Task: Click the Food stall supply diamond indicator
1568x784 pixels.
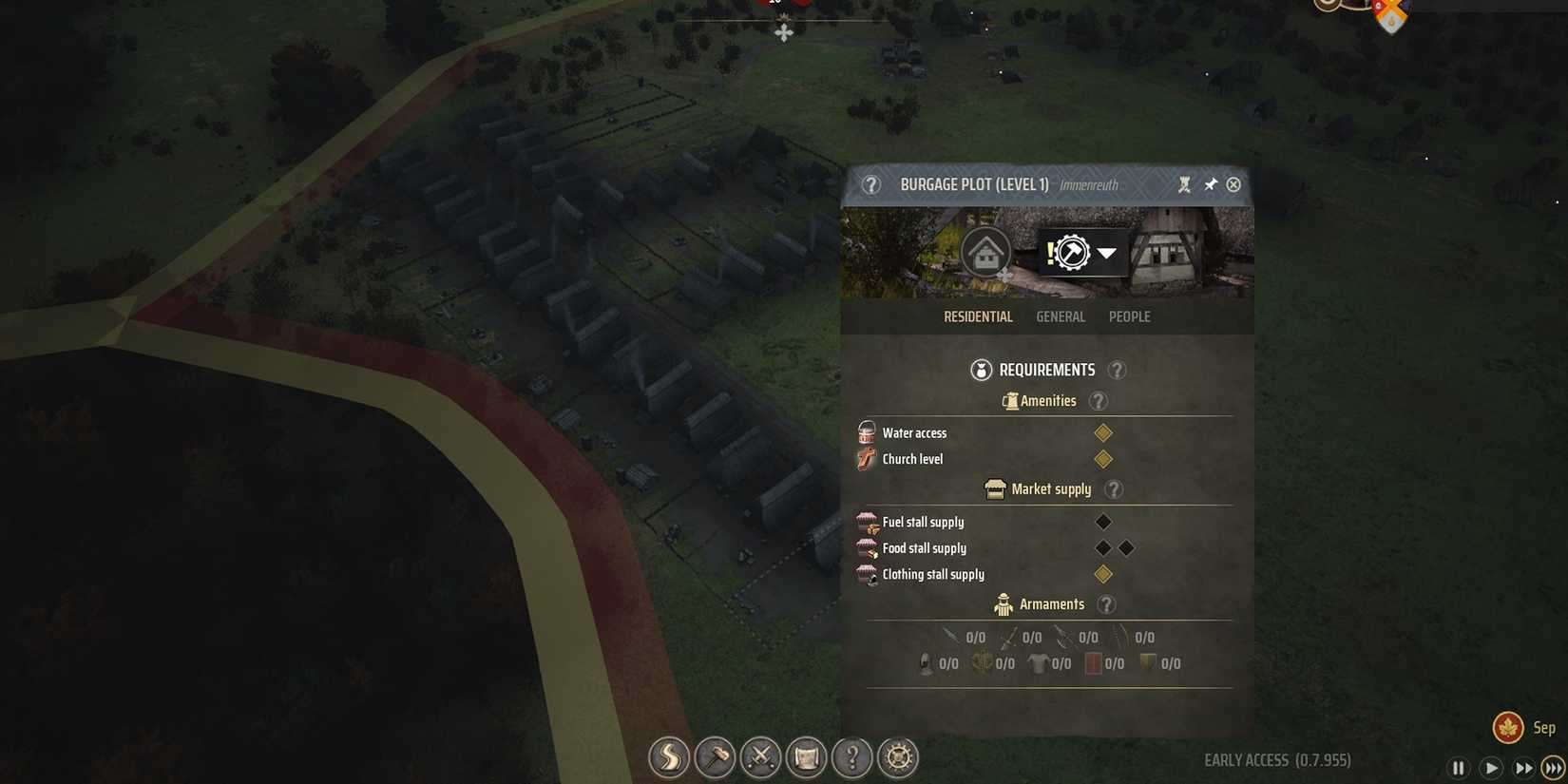Action: (x=1103, y=547)
